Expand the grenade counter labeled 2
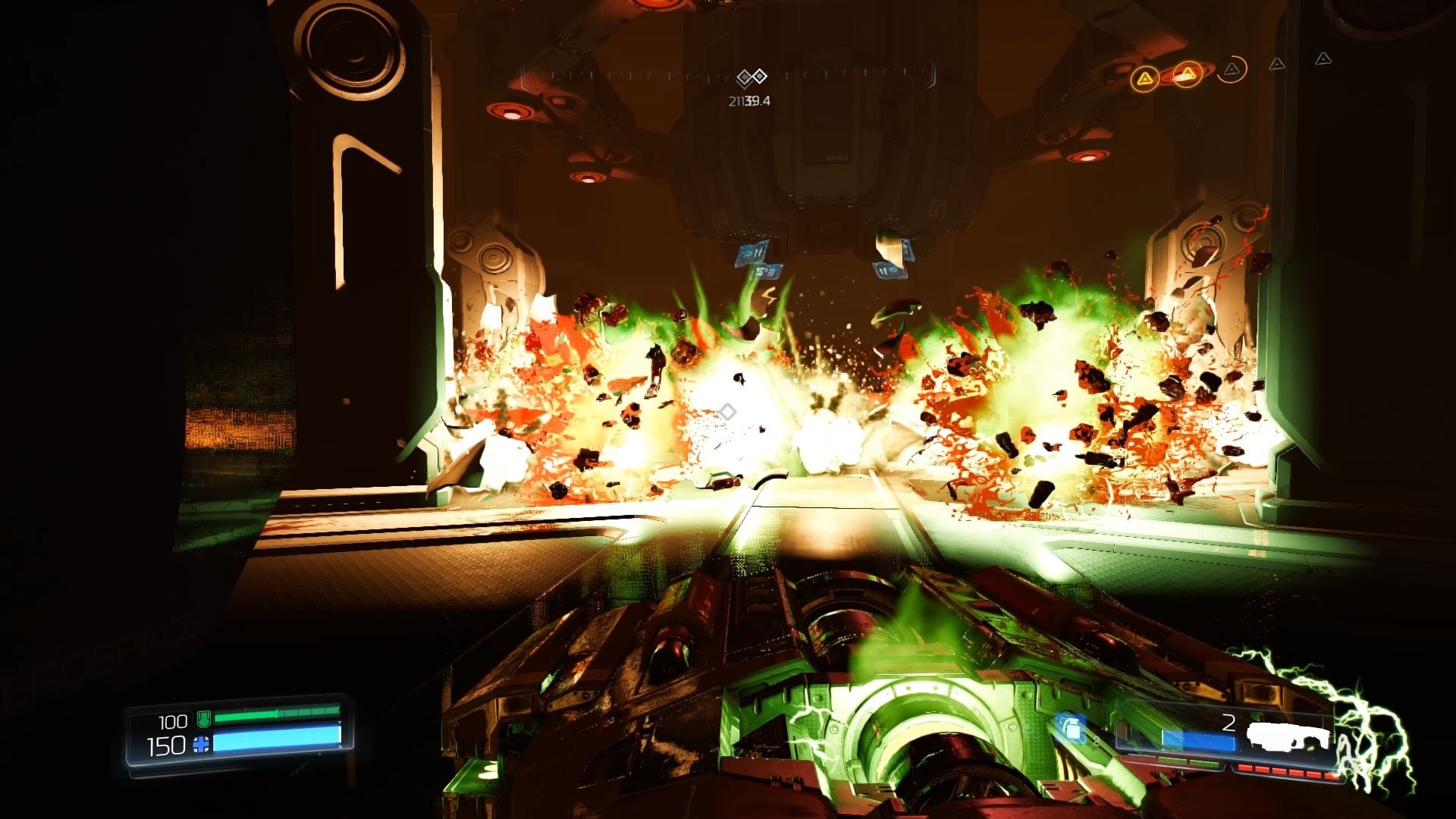This screenshot has height=819, width=1456. coord(1095,739)
